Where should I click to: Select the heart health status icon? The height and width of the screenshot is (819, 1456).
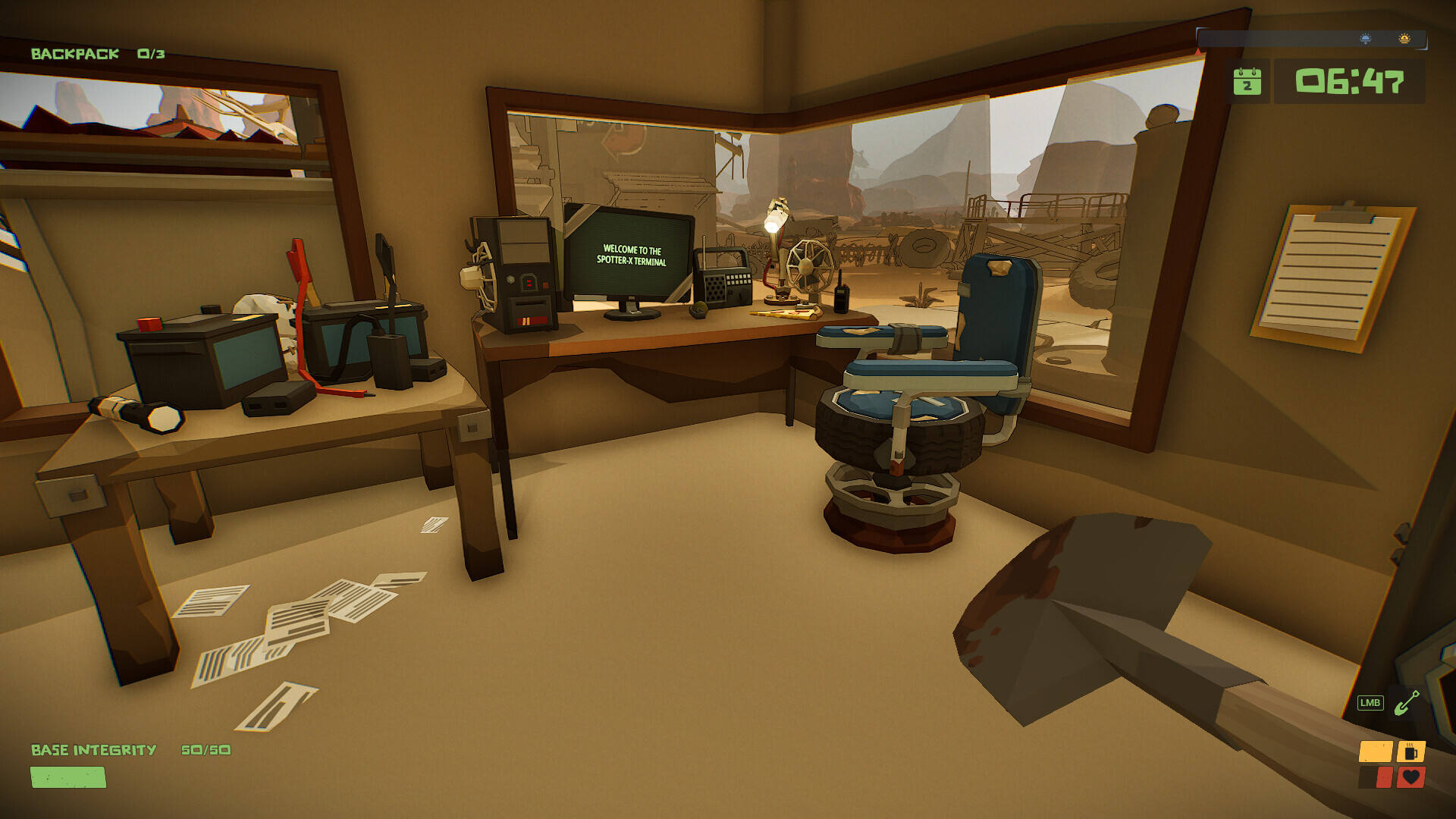click(x=1410, y=777)
